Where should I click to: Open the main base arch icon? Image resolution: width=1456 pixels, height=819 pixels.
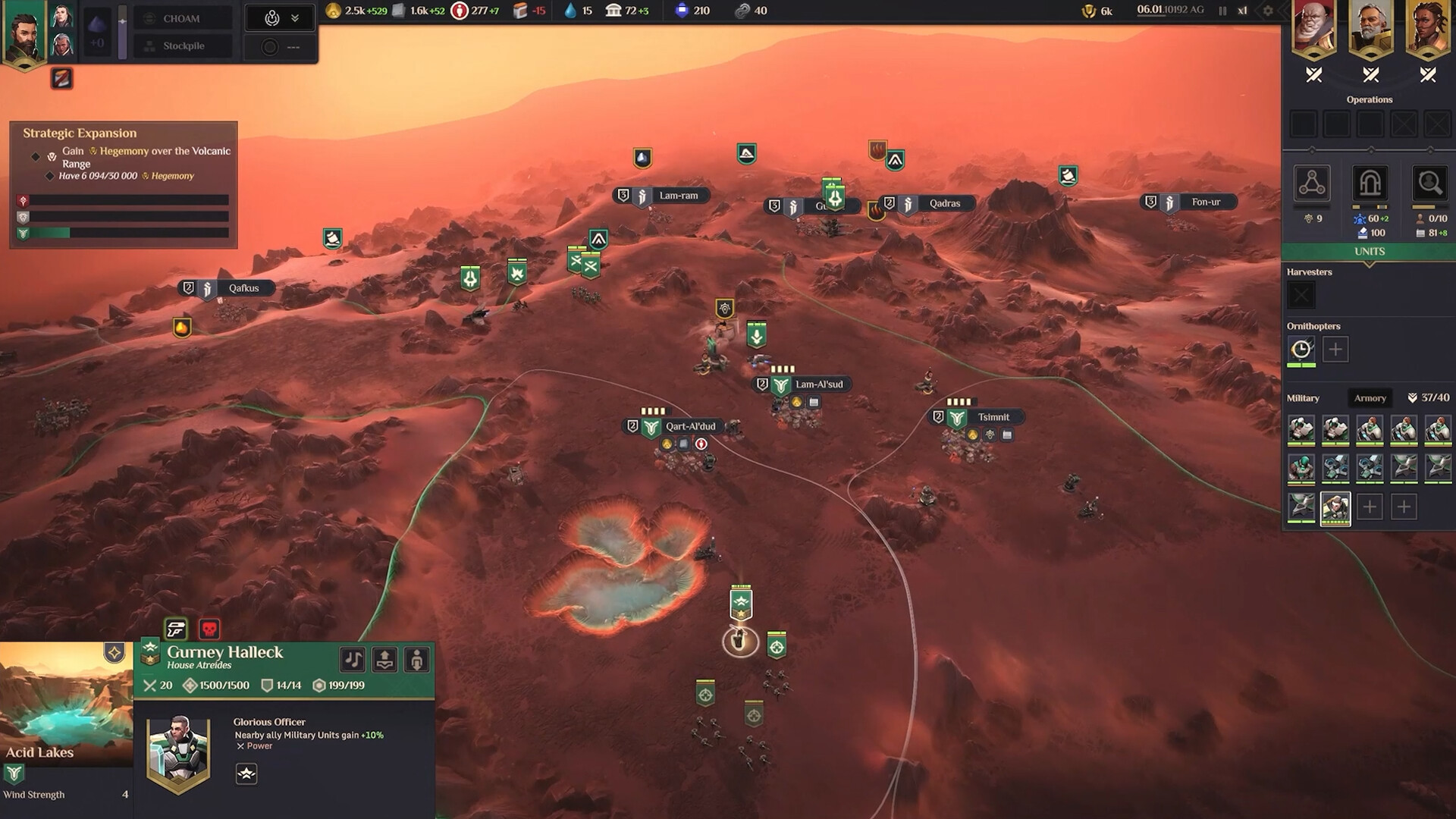1370,184
